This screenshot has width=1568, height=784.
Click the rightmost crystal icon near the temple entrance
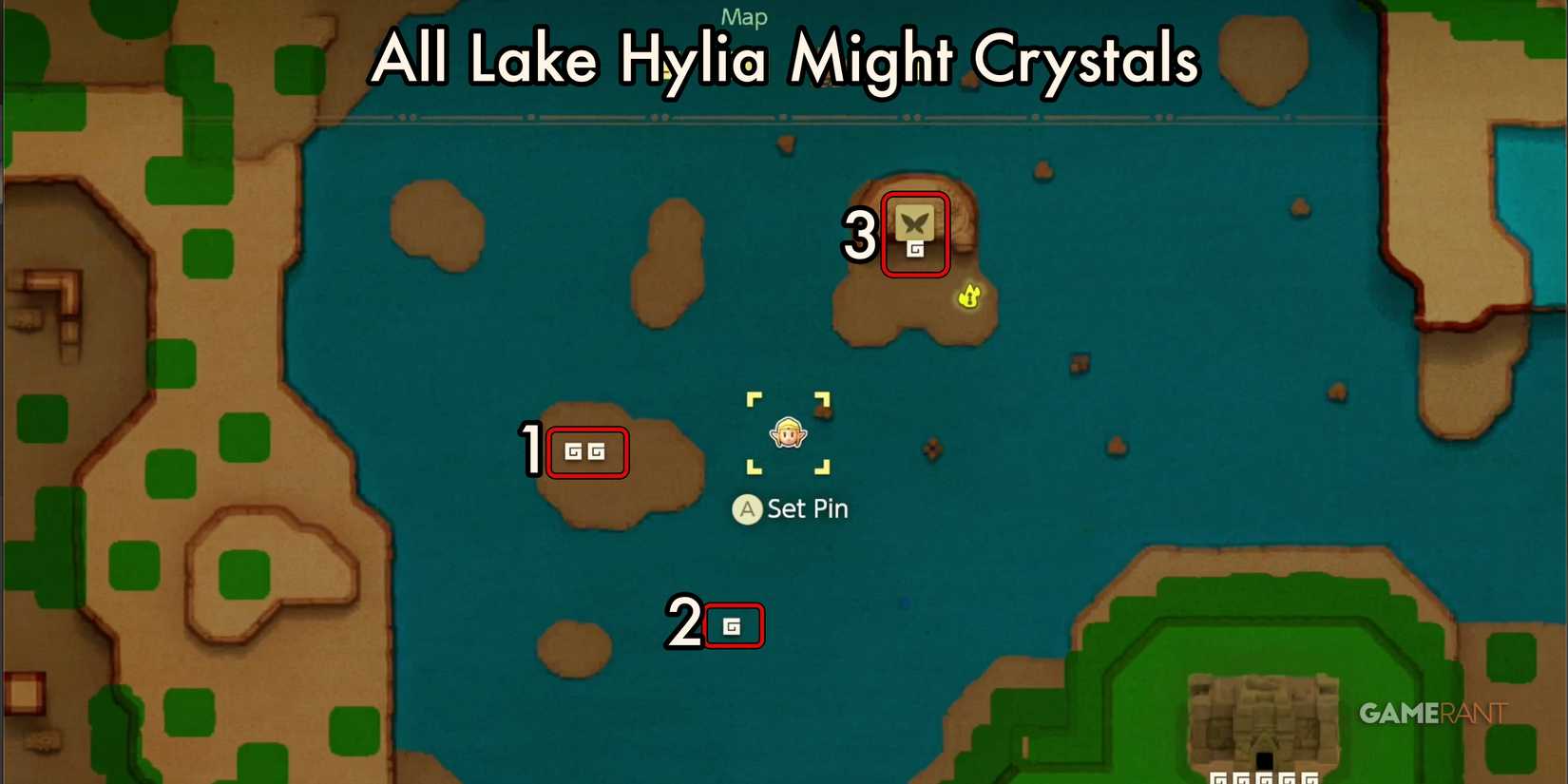click(x=1312, y=777)
